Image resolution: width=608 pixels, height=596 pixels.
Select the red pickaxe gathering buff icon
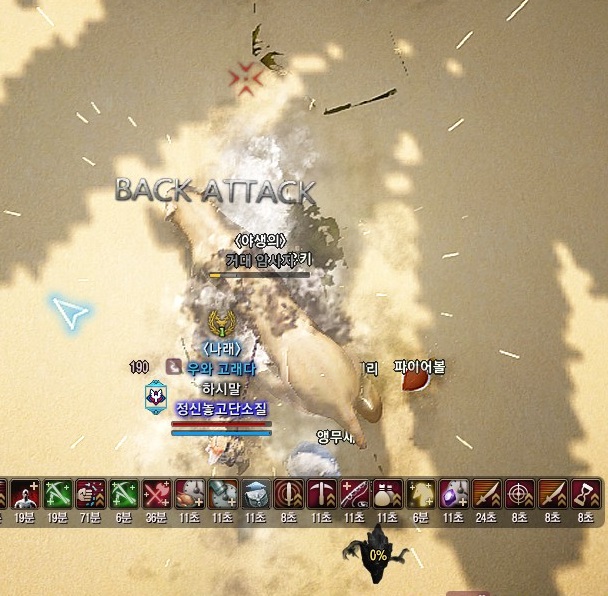tap(321, 494)
